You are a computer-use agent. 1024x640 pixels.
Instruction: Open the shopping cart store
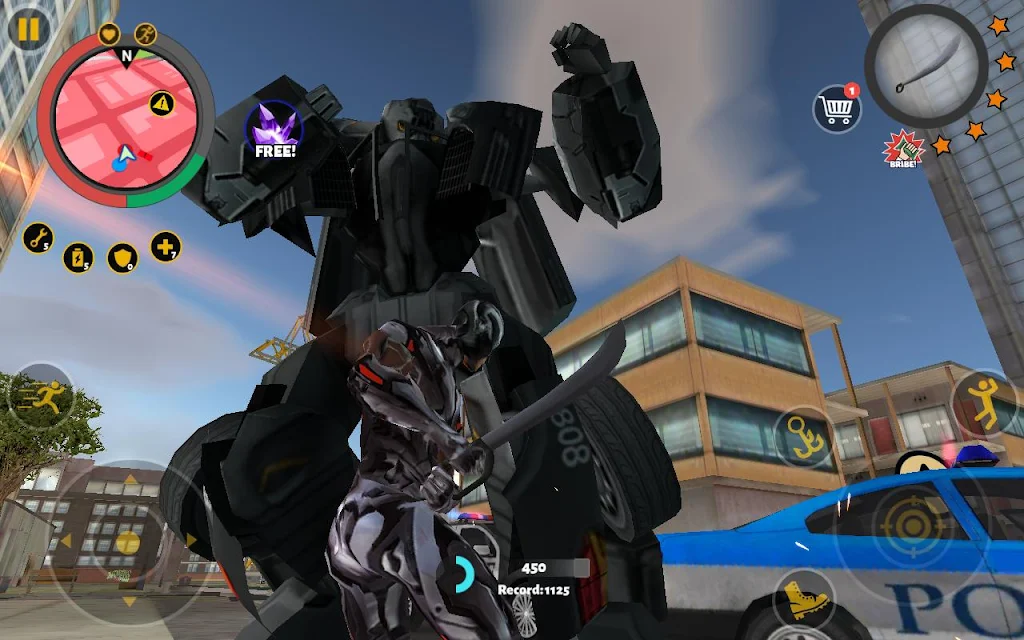837,108
